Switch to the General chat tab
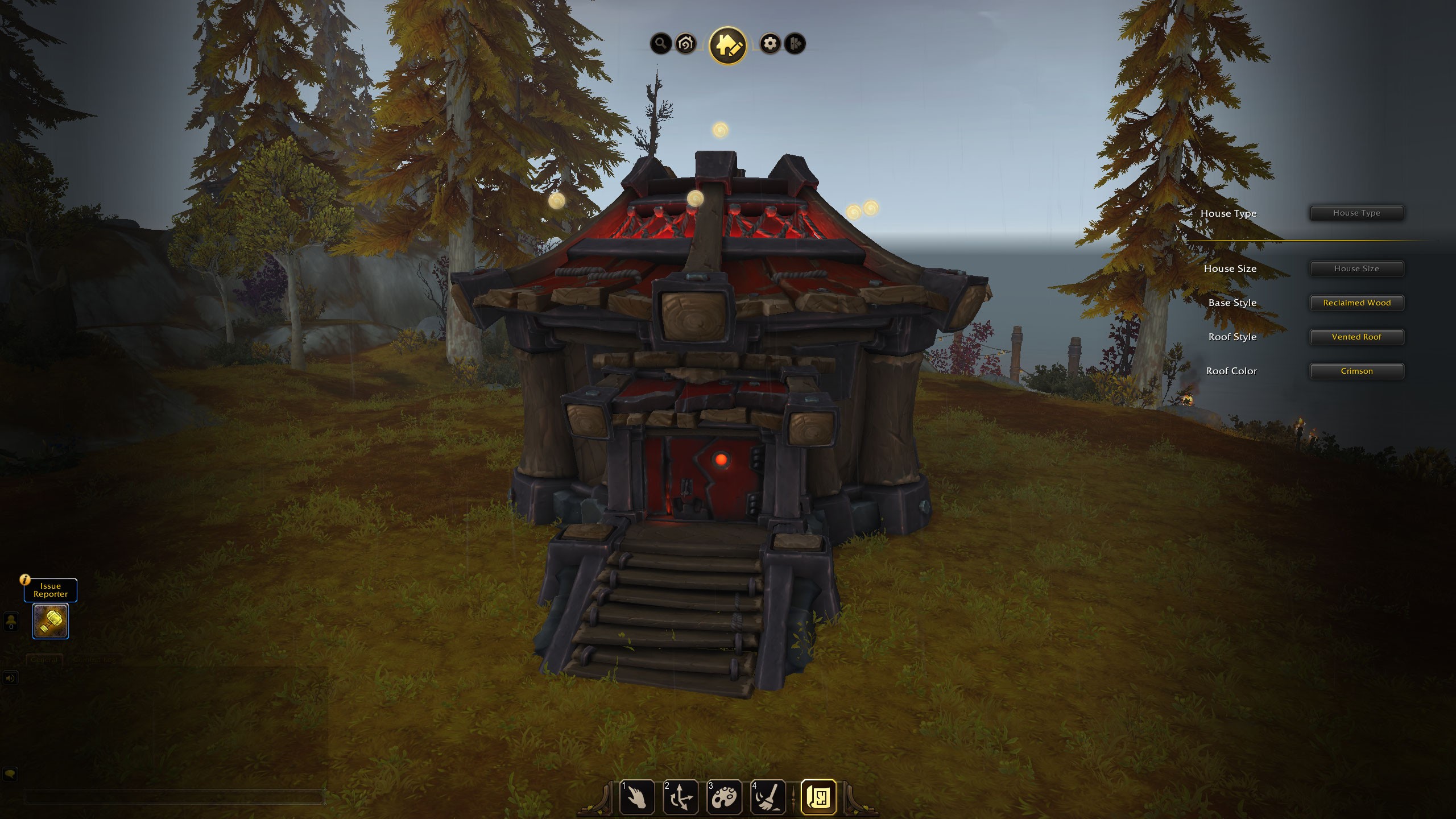Viewport: 1456px width, 819px height. pyautogui.click(x=44, y=660)
